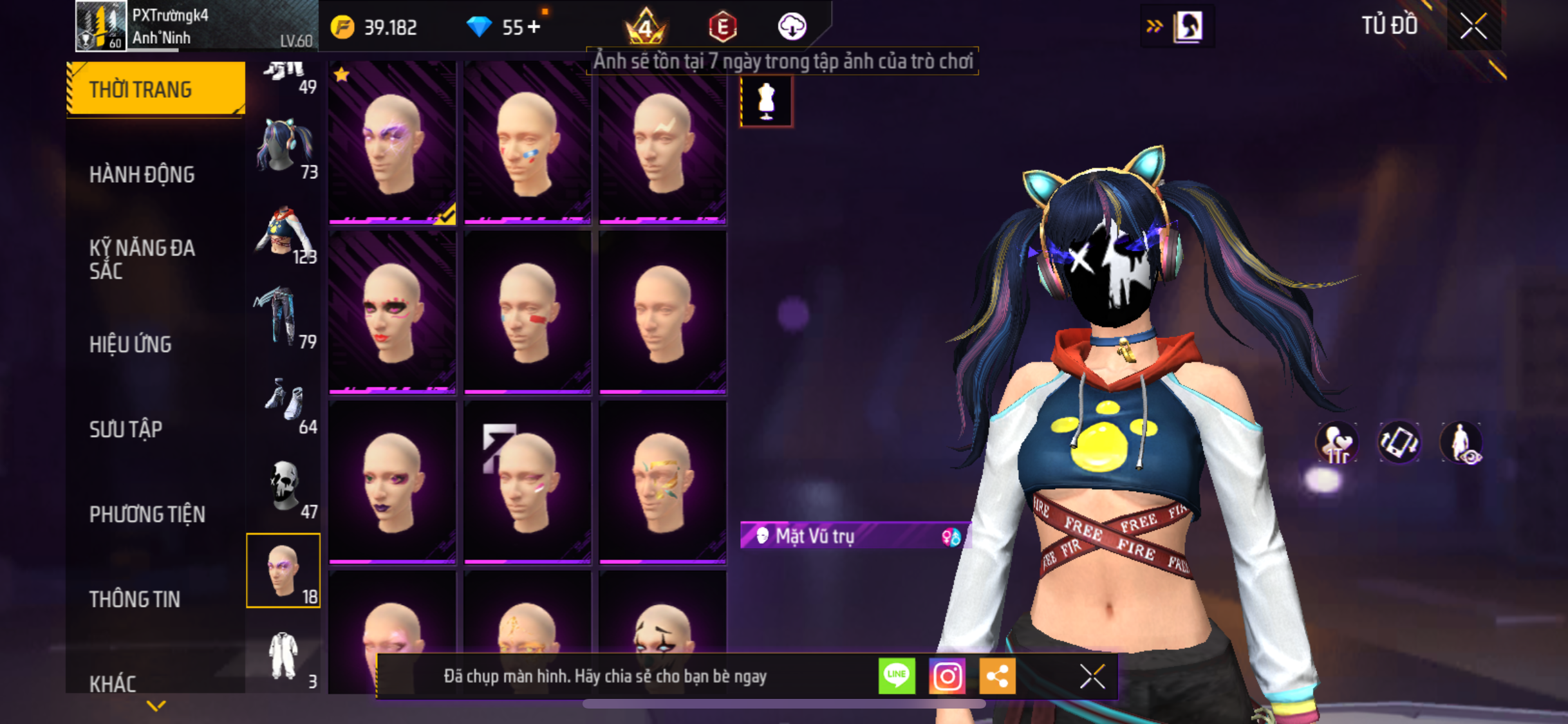The height and width of the screenshot is (724, 1568).
Task: Open the SƯU TẬP tab
Action: click(x=126, y=429)
